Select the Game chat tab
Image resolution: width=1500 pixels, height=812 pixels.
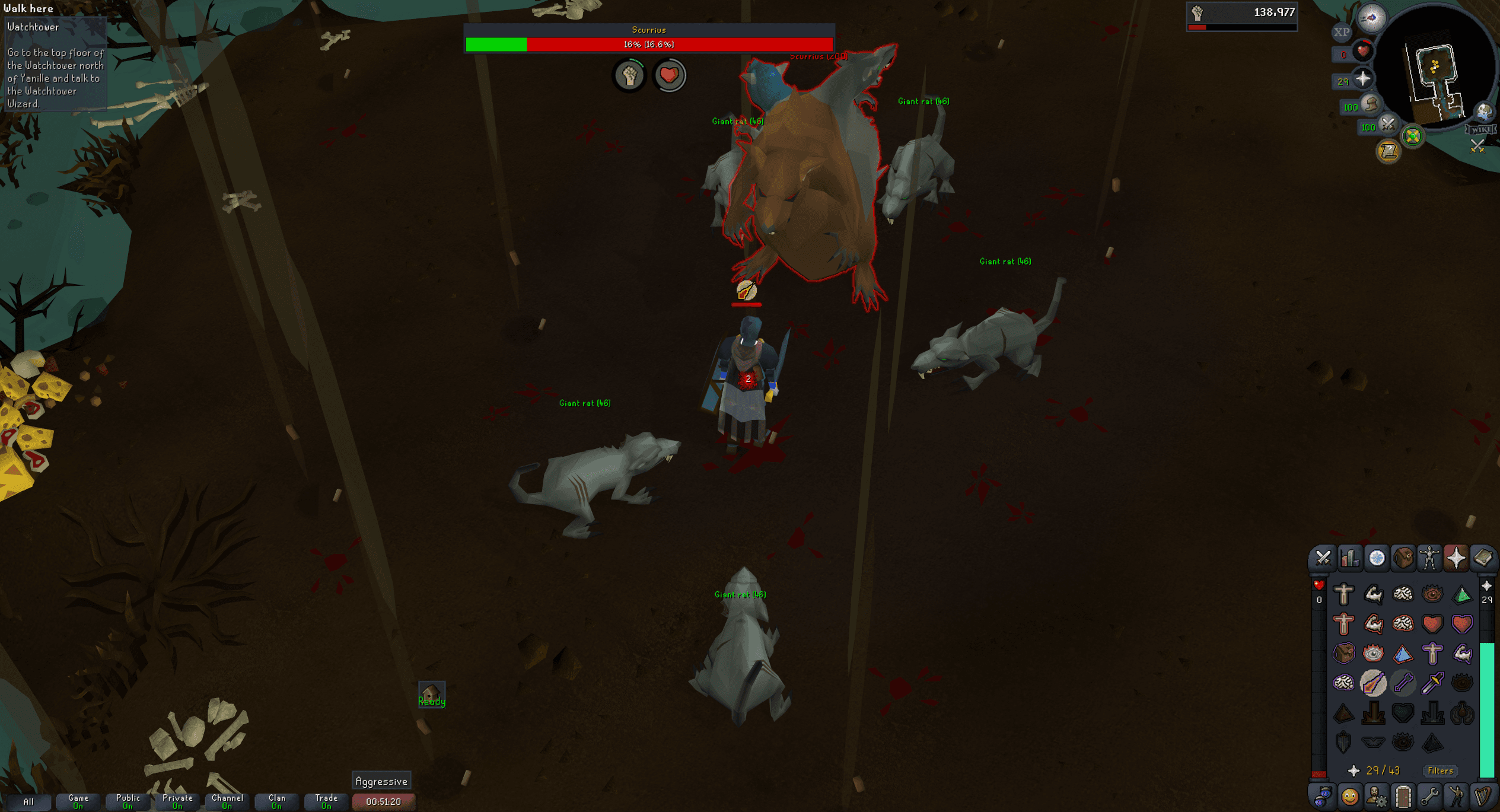[78, 800]
